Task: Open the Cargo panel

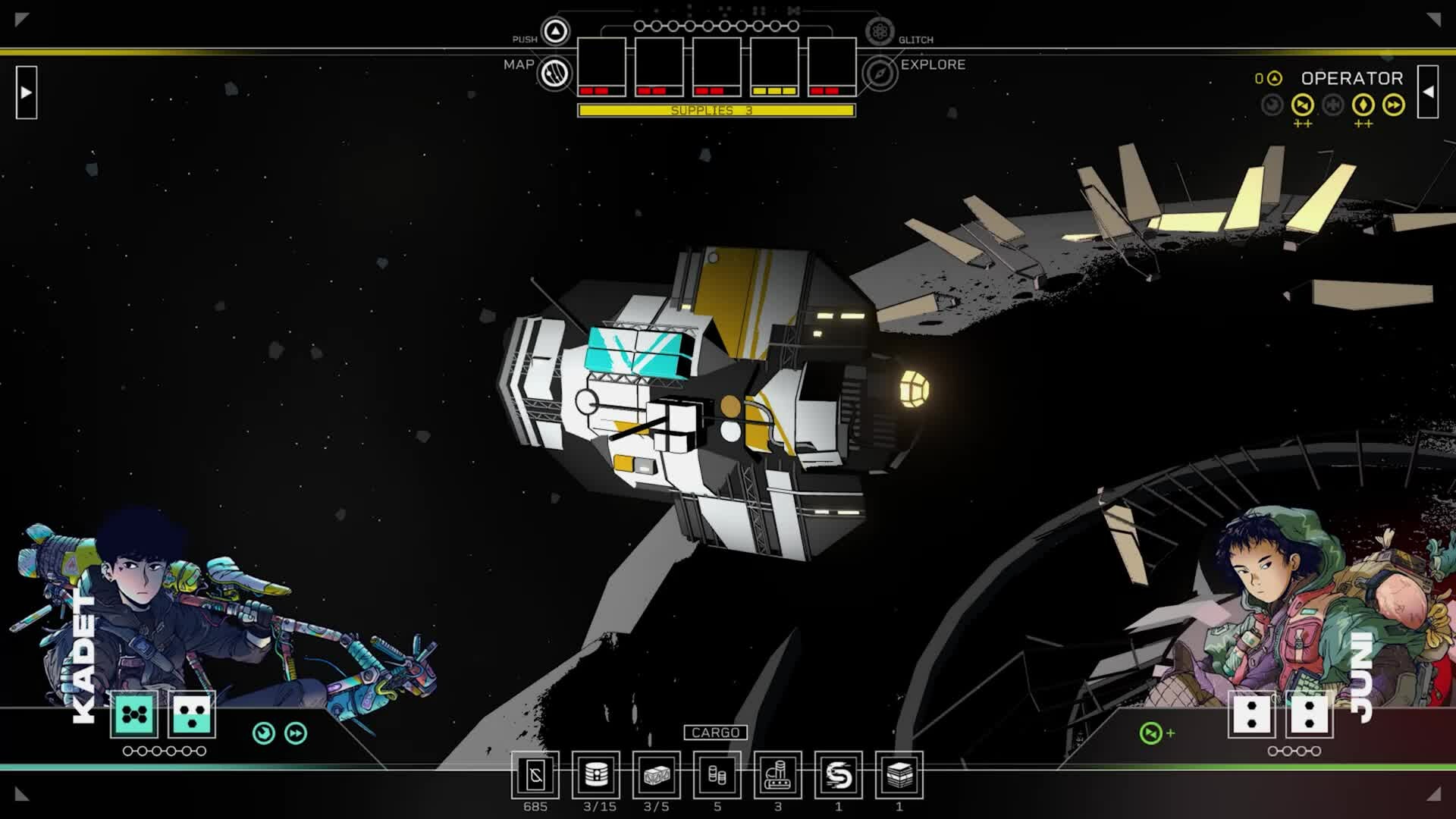Action: coord(715,733)
